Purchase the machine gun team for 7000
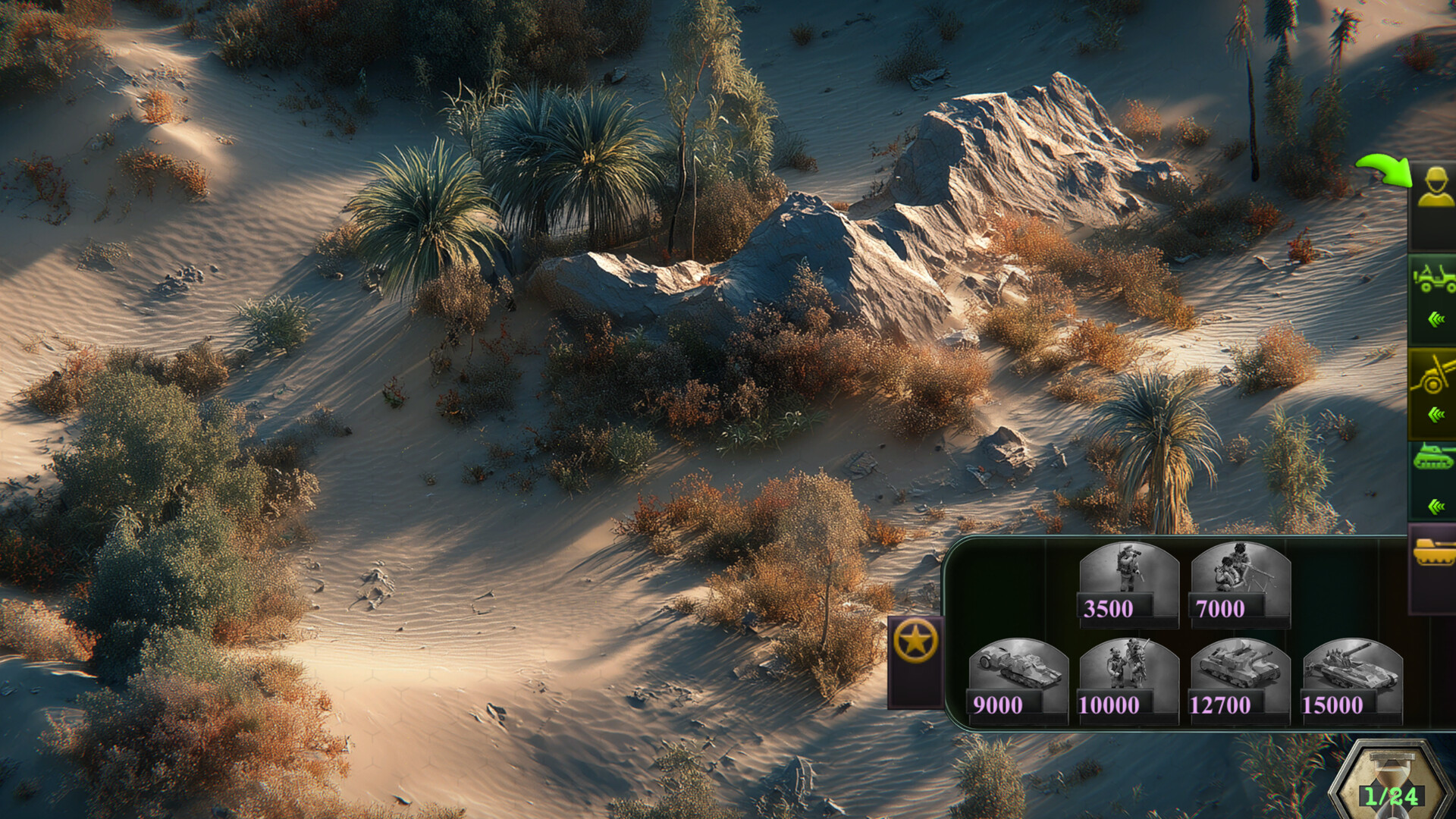The image size is (1456, 819). click(x=1240, y=584)
